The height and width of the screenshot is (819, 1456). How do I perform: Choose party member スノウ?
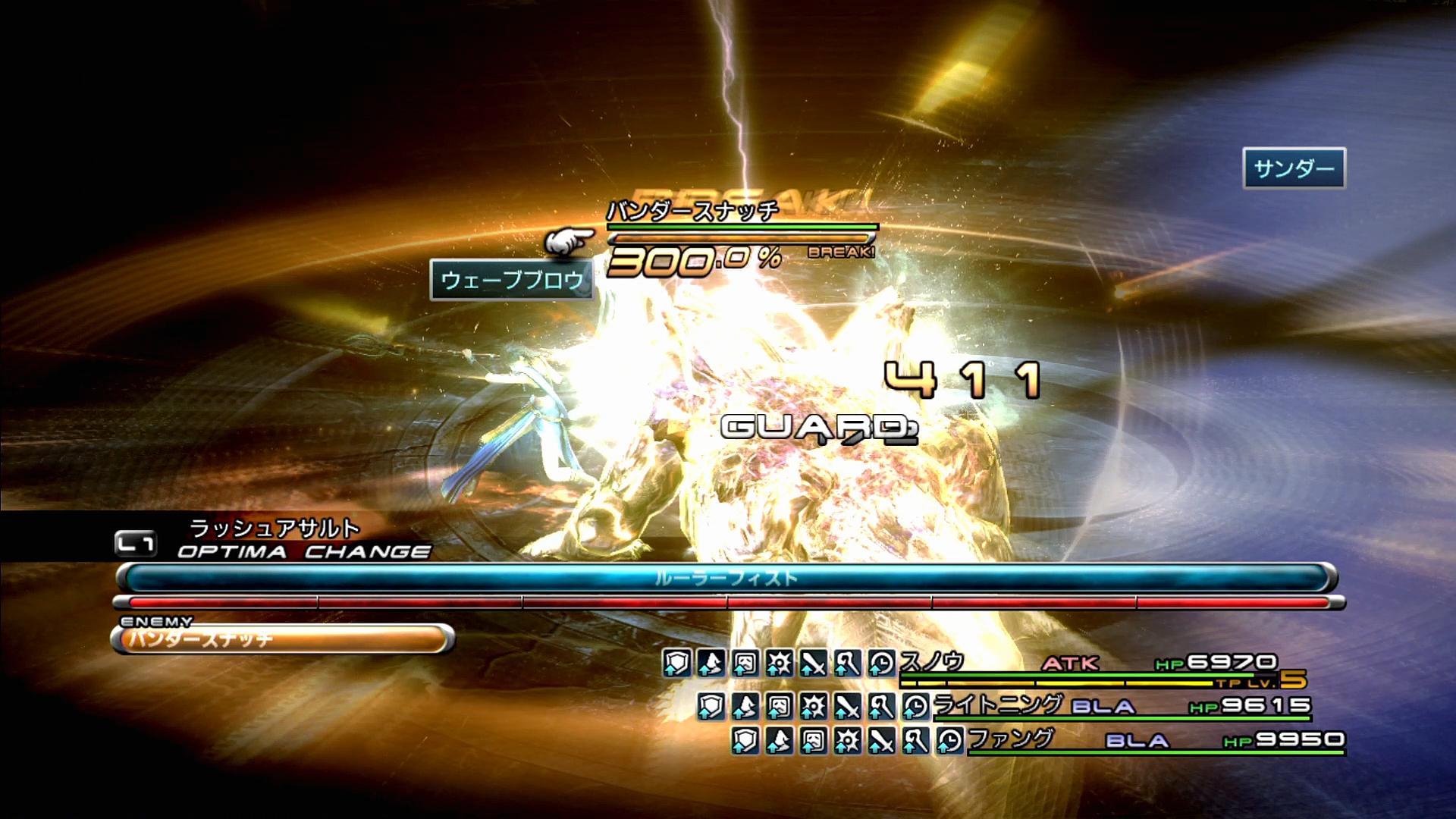pyautogui.click(x=932, y=663)
